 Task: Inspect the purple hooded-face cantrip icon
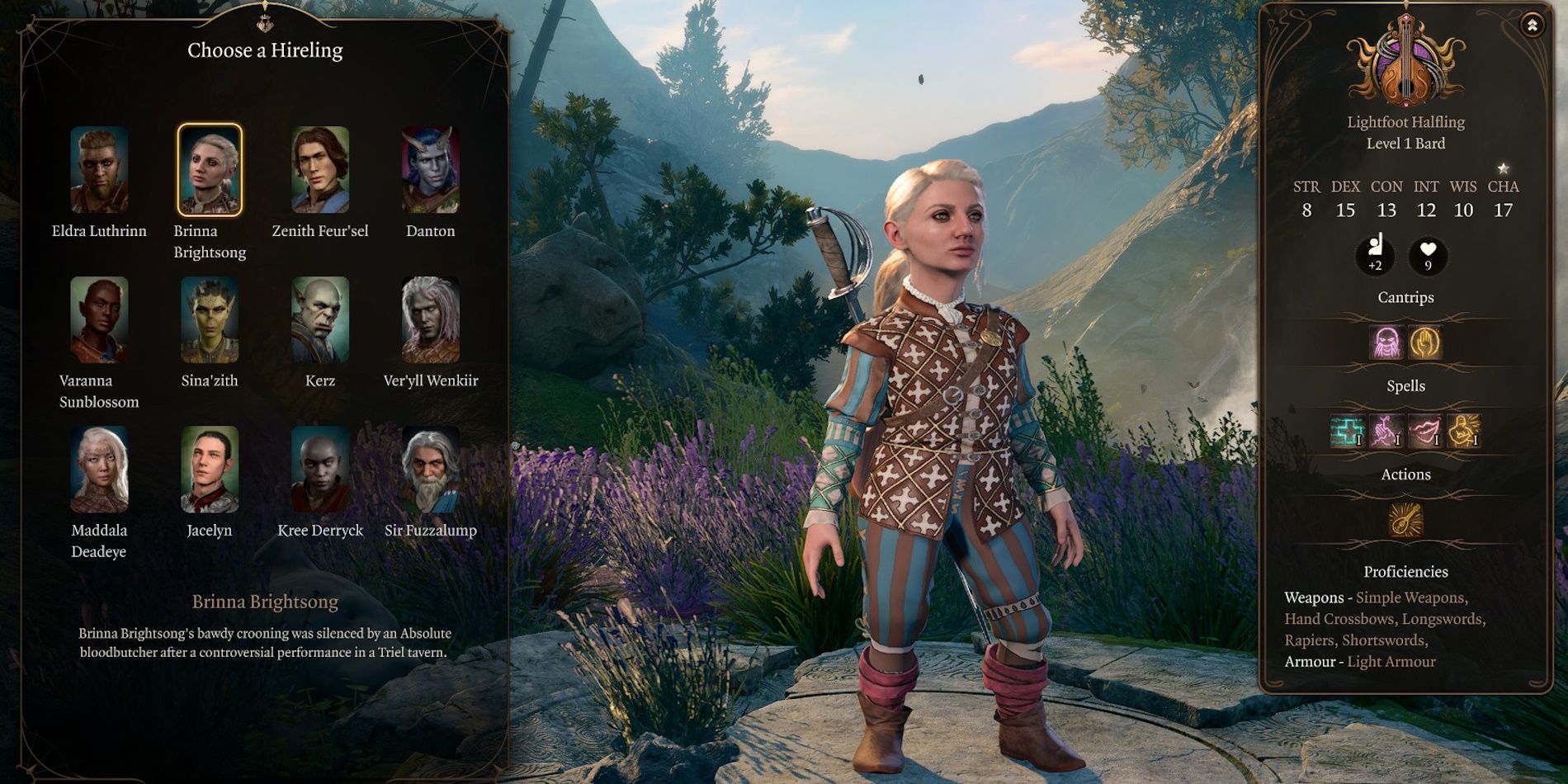tap(1386, 342)
